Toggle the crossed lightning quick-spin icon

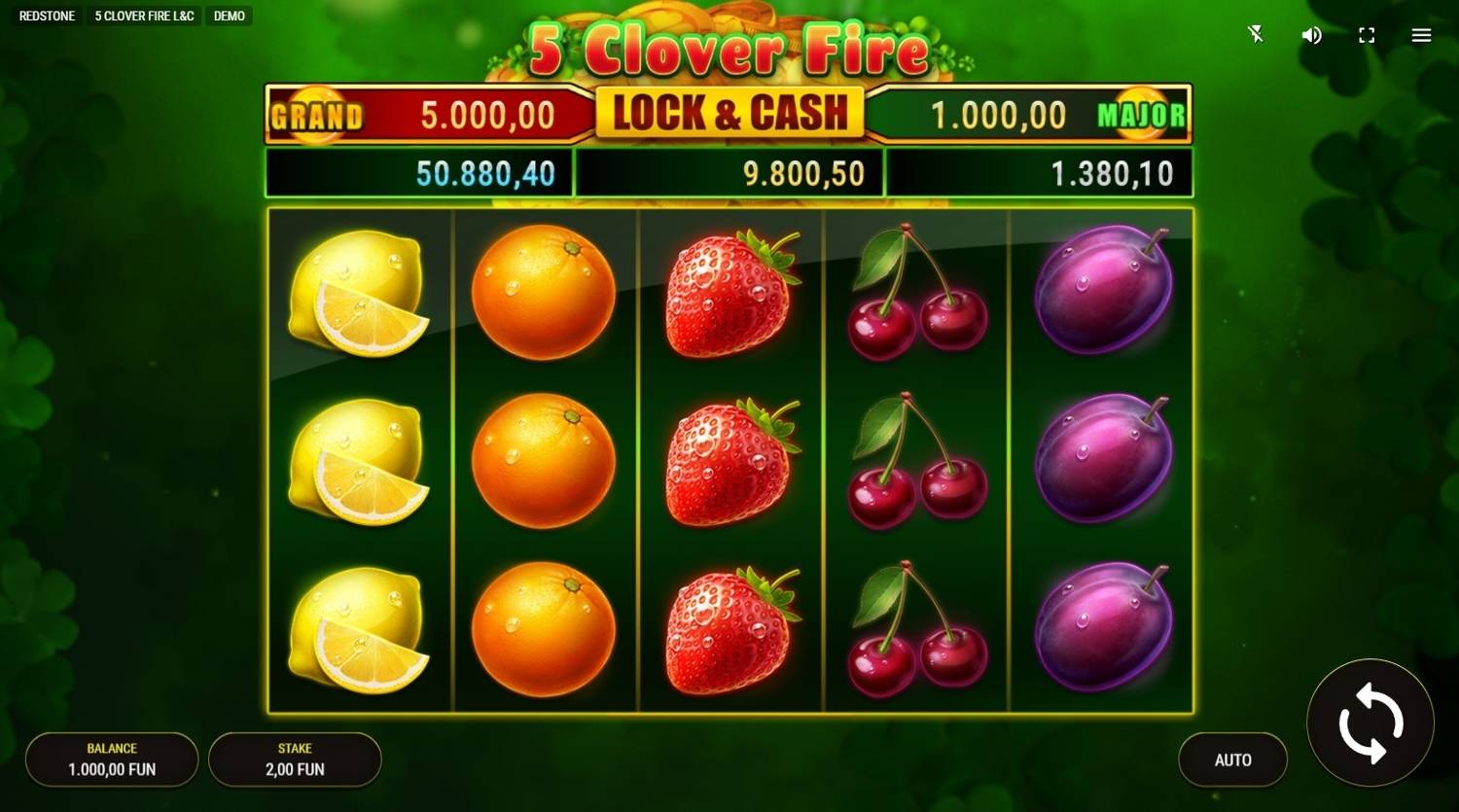point(1255,35)
